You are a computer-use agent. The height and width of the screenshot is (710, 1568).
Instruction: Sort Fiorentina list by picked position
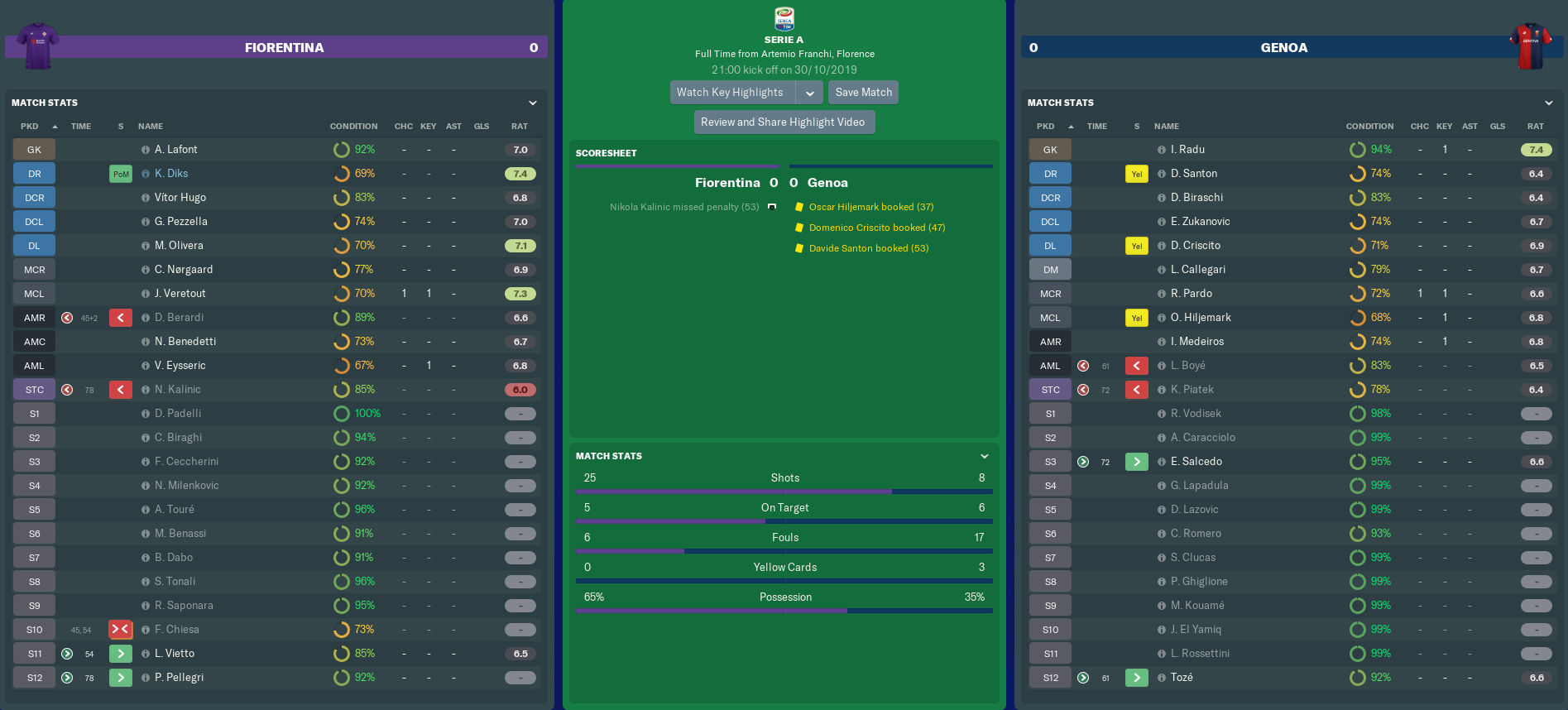pyautogui.click(x=30, y=127)
